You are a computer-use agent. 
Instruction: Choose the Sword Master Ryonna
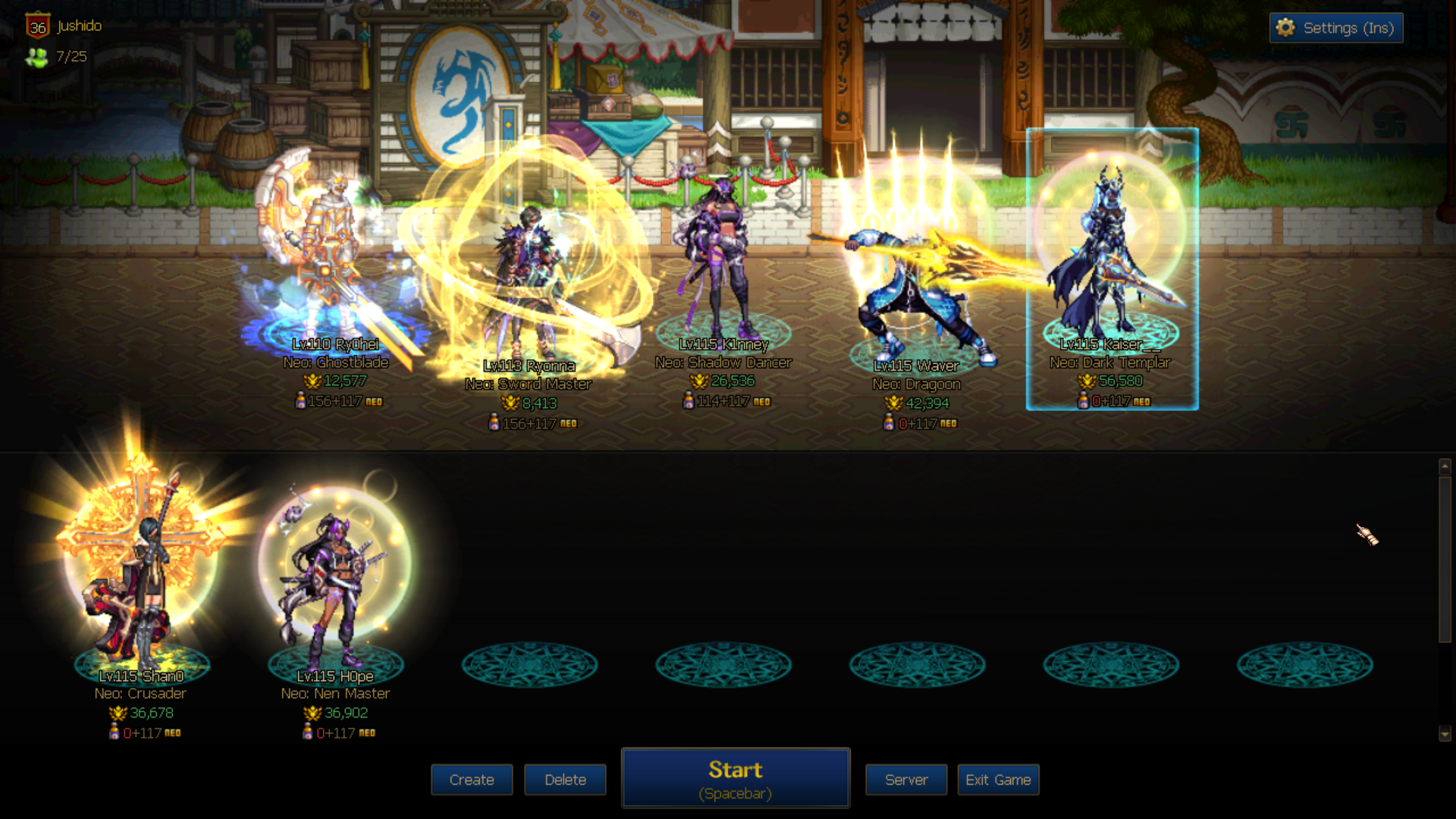[529, 281]
